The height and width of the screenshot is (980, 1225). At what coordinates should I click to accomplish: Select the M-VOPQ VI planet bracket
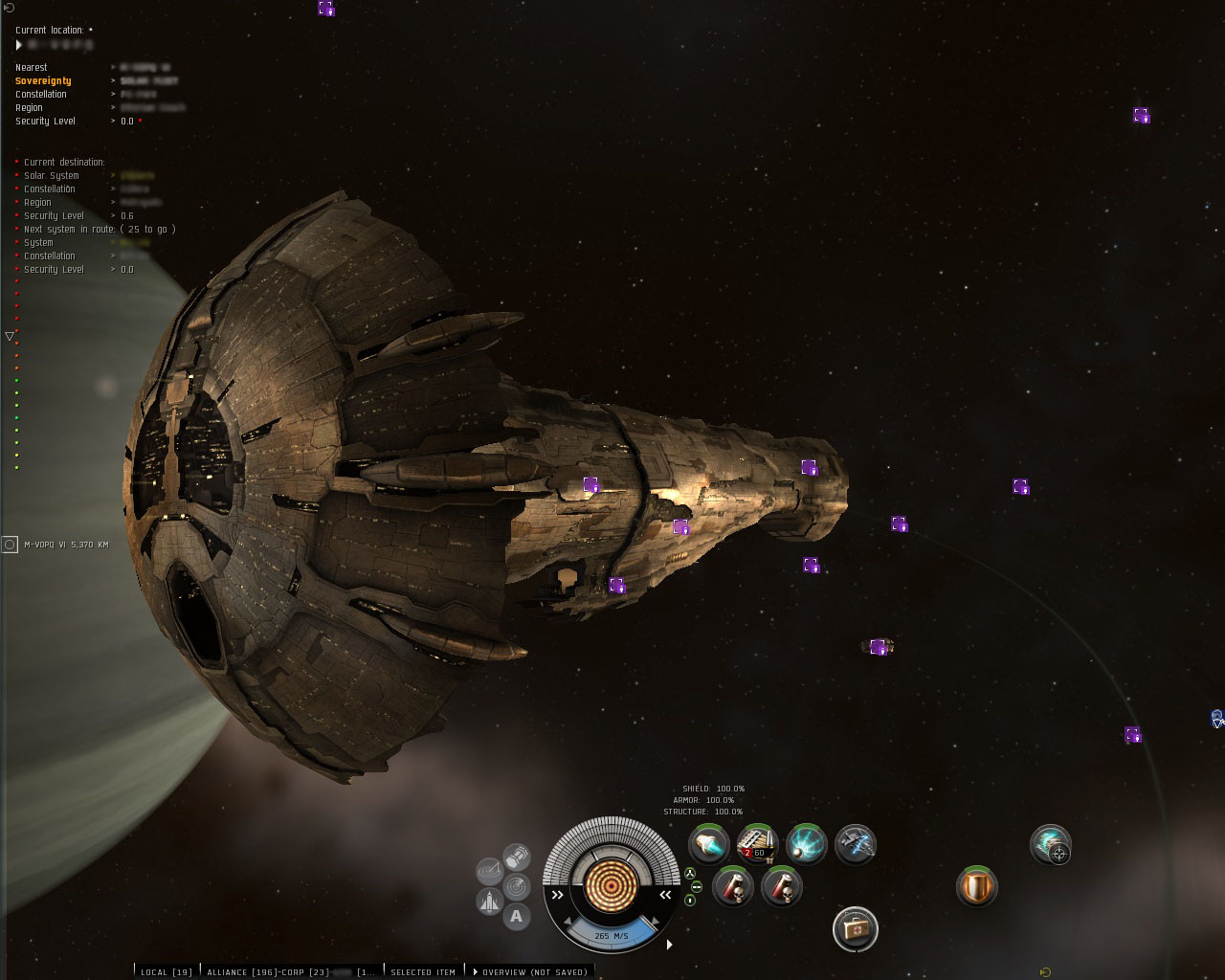[10, 545]
